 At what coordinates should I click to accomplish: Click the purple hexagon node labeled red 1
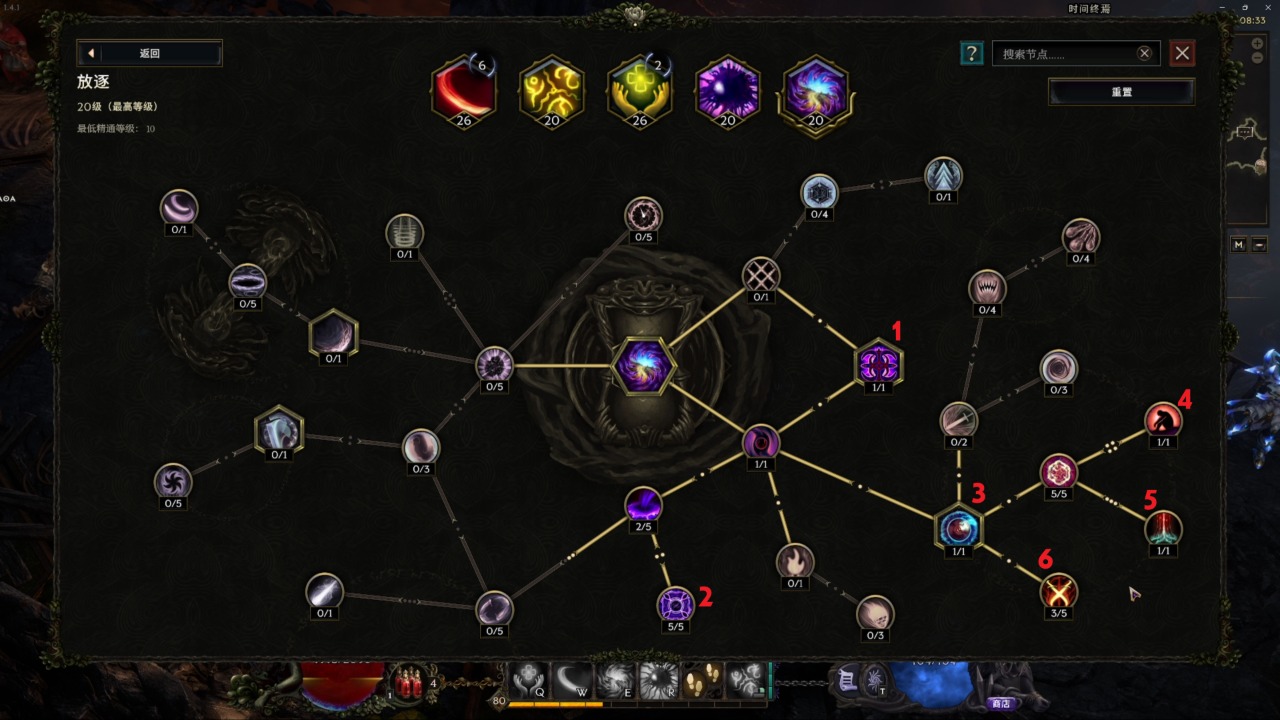[x=878, y=363]
